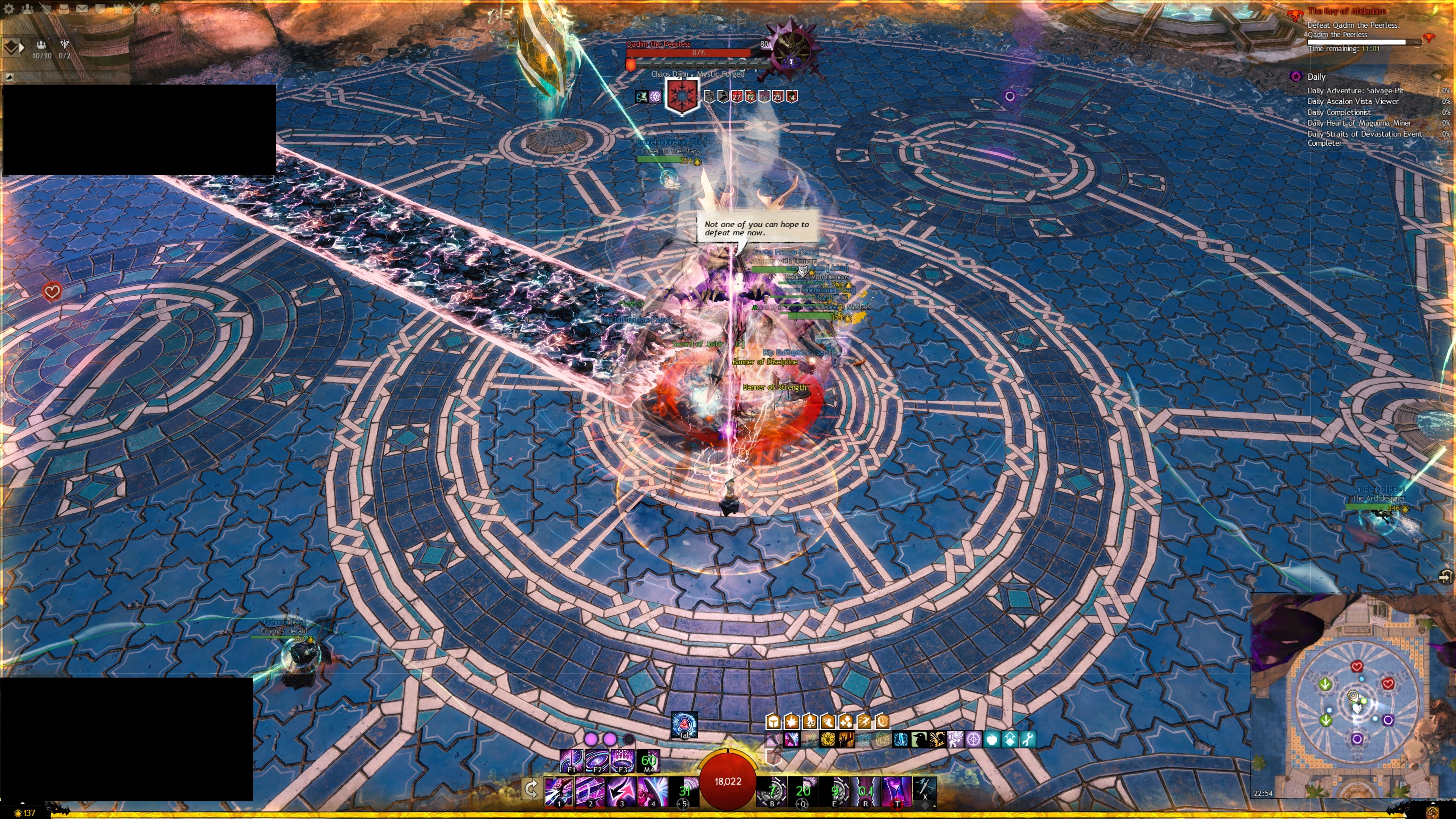This screenshot has width=1456, height=819.
Task: Trigger the F3 shatter skill
Action: tap(622, 761)
